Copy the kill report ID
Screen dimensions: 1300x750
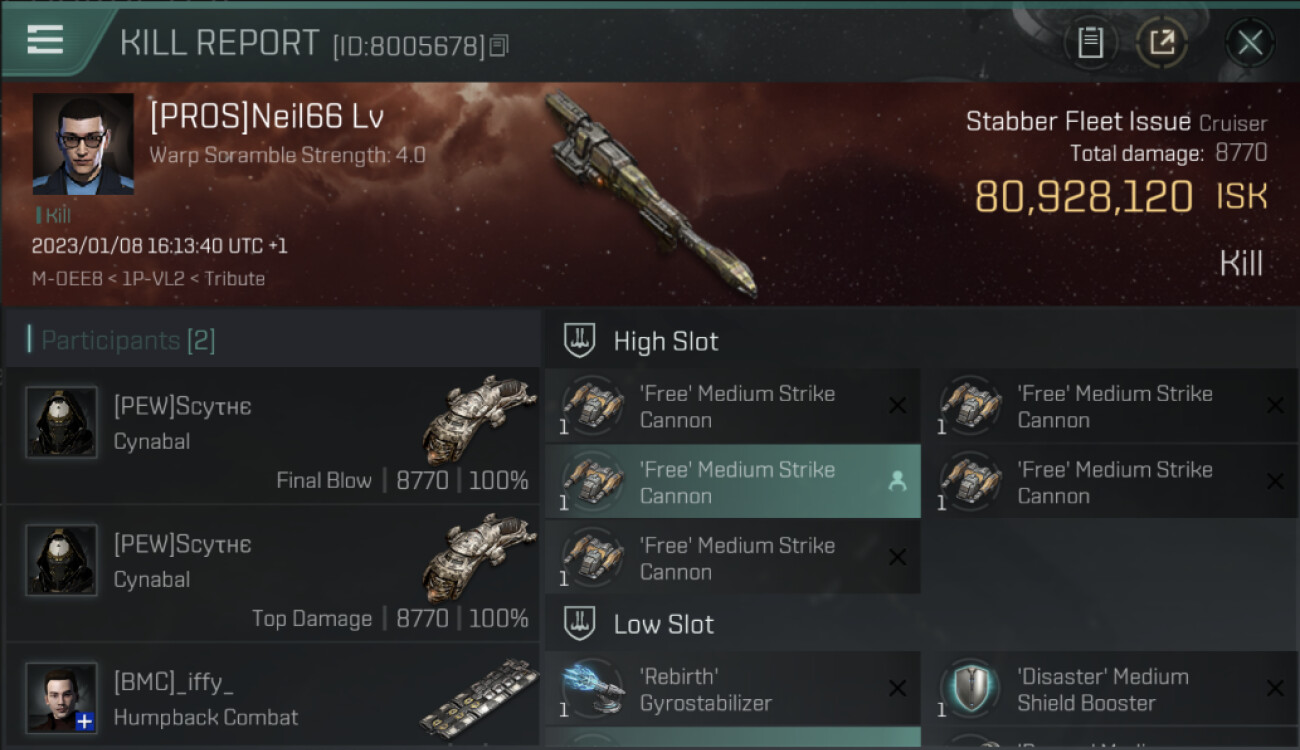tap(499, 45)
